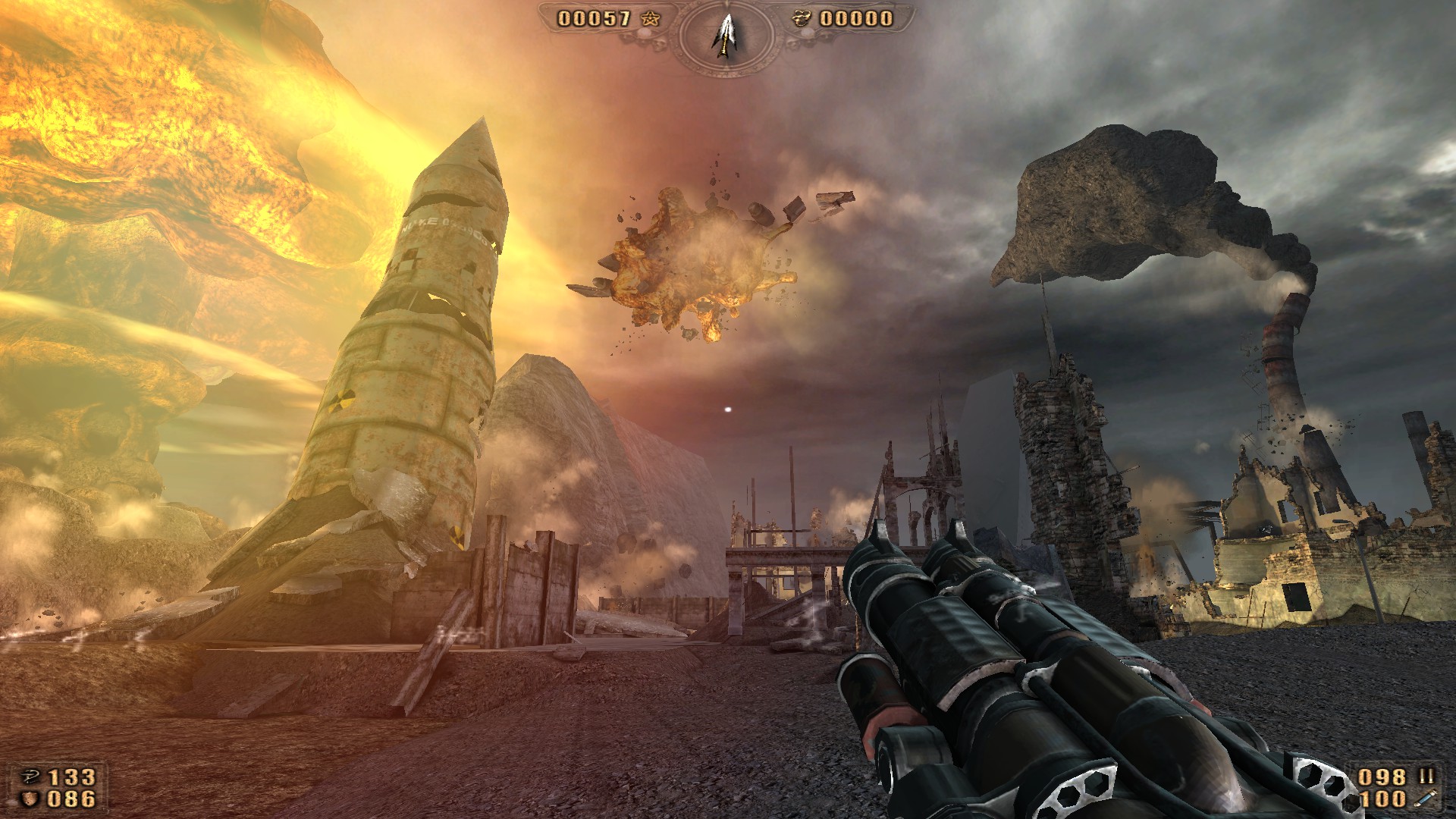Click the twin shotgun shells icon bottom right
This screenshot has height=819, width=1456.
point(1426,777)
